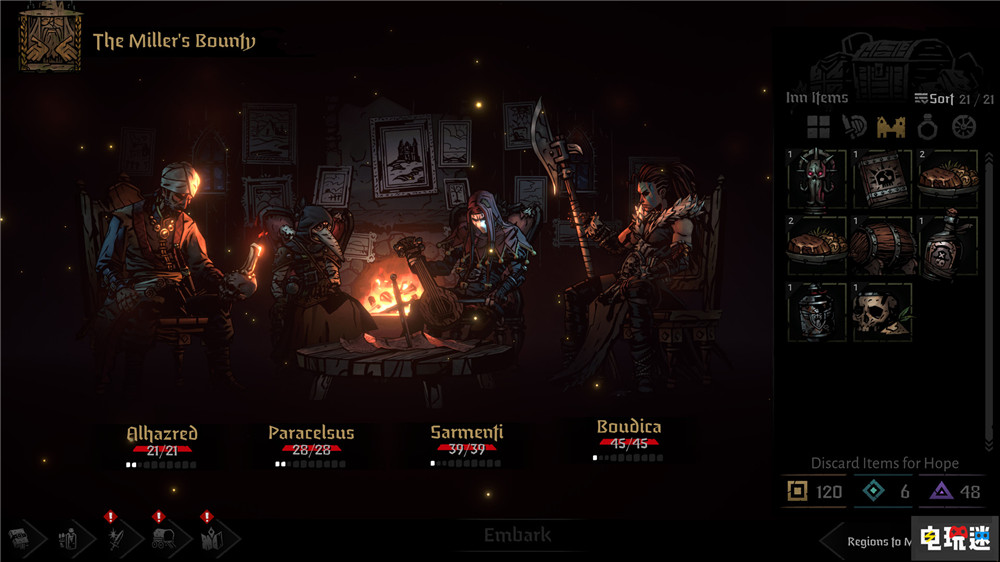
Task: Select the highlighted inn items filter
Action: coord(891,126)
